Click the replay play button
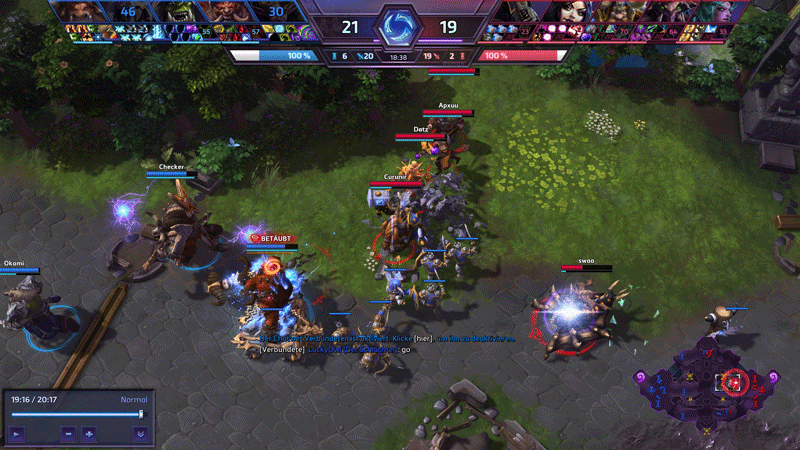This screenshot has width=800, height=450. pos(17,434)
